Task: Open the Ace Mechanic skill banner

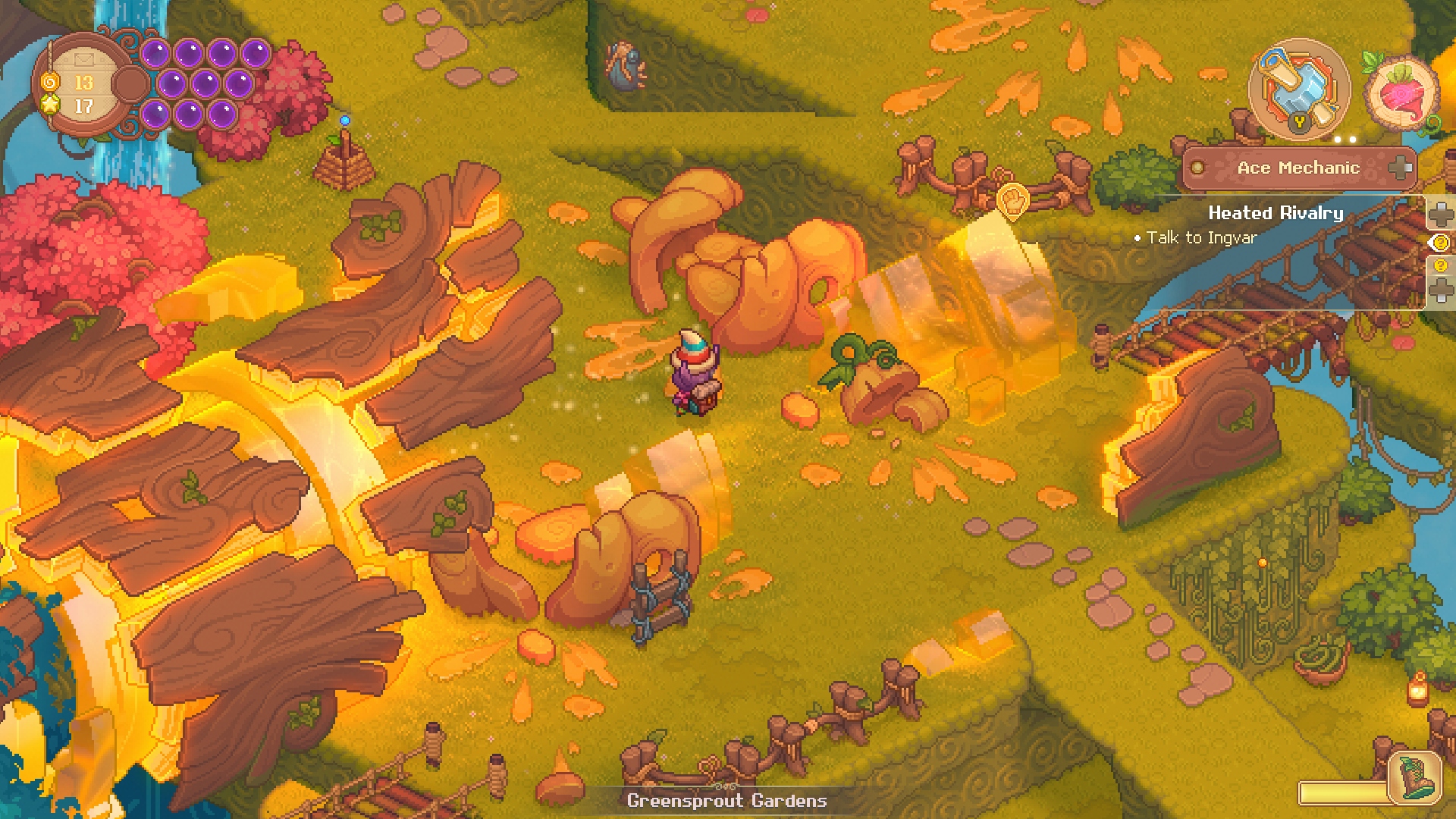Action: (1299, 168)
